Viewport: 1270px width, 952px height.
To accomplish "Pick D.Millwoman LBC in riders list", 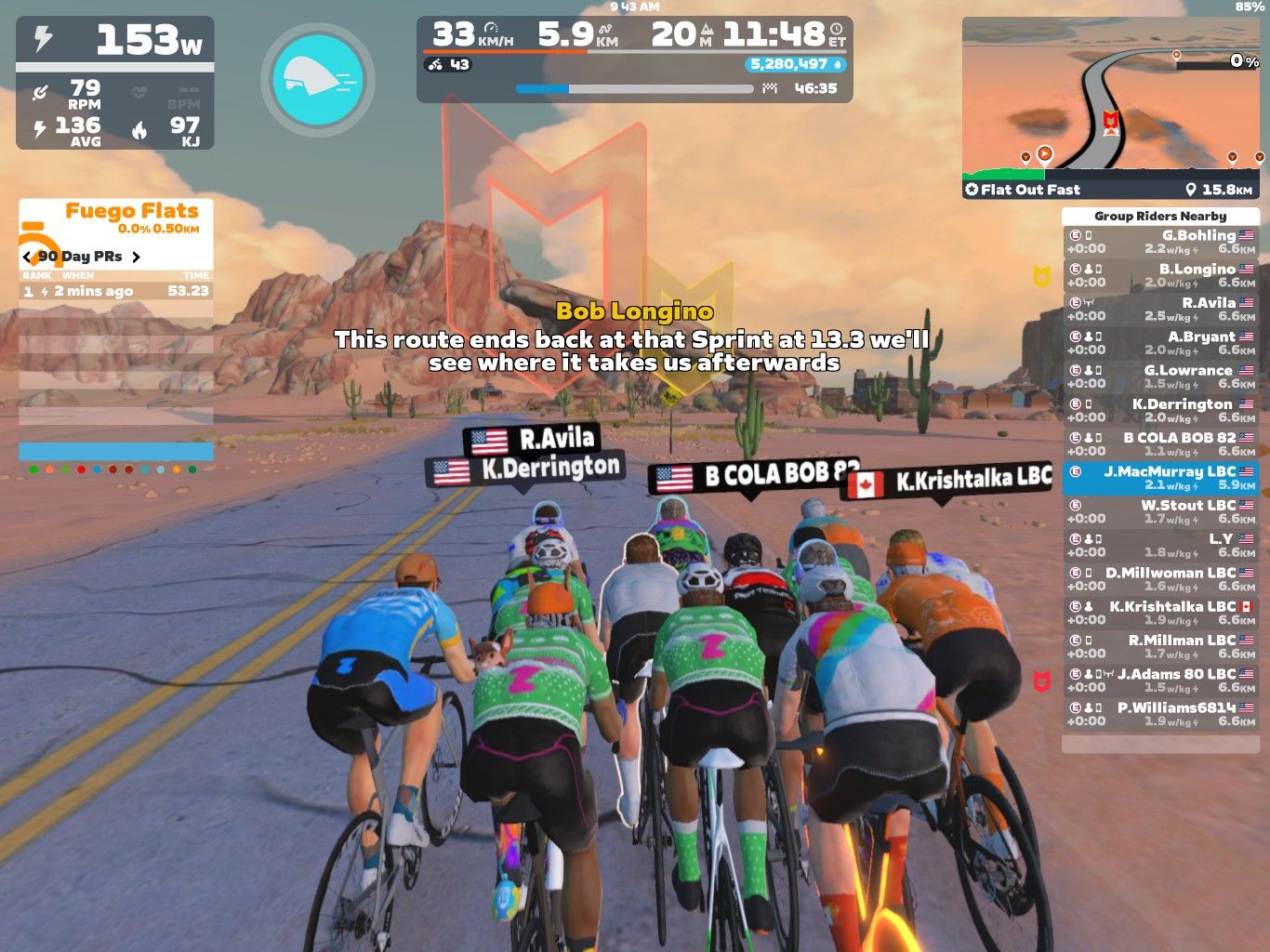I will 1160,578.
